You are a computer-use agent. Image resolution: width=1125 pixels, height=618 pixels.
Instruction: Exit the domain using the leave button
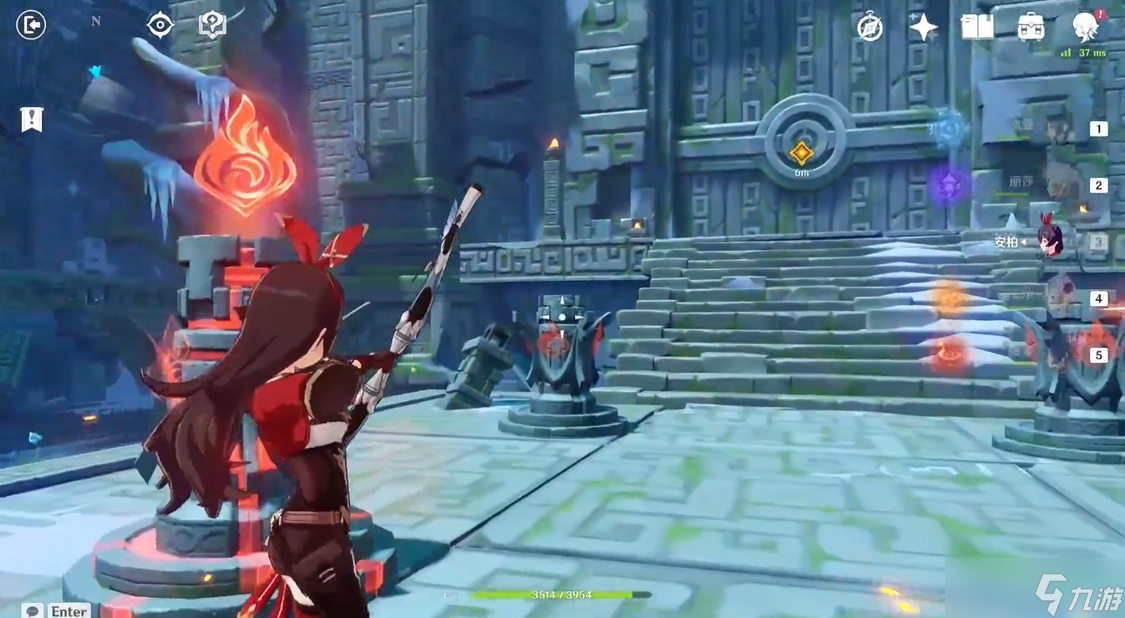tap(31, 24)
